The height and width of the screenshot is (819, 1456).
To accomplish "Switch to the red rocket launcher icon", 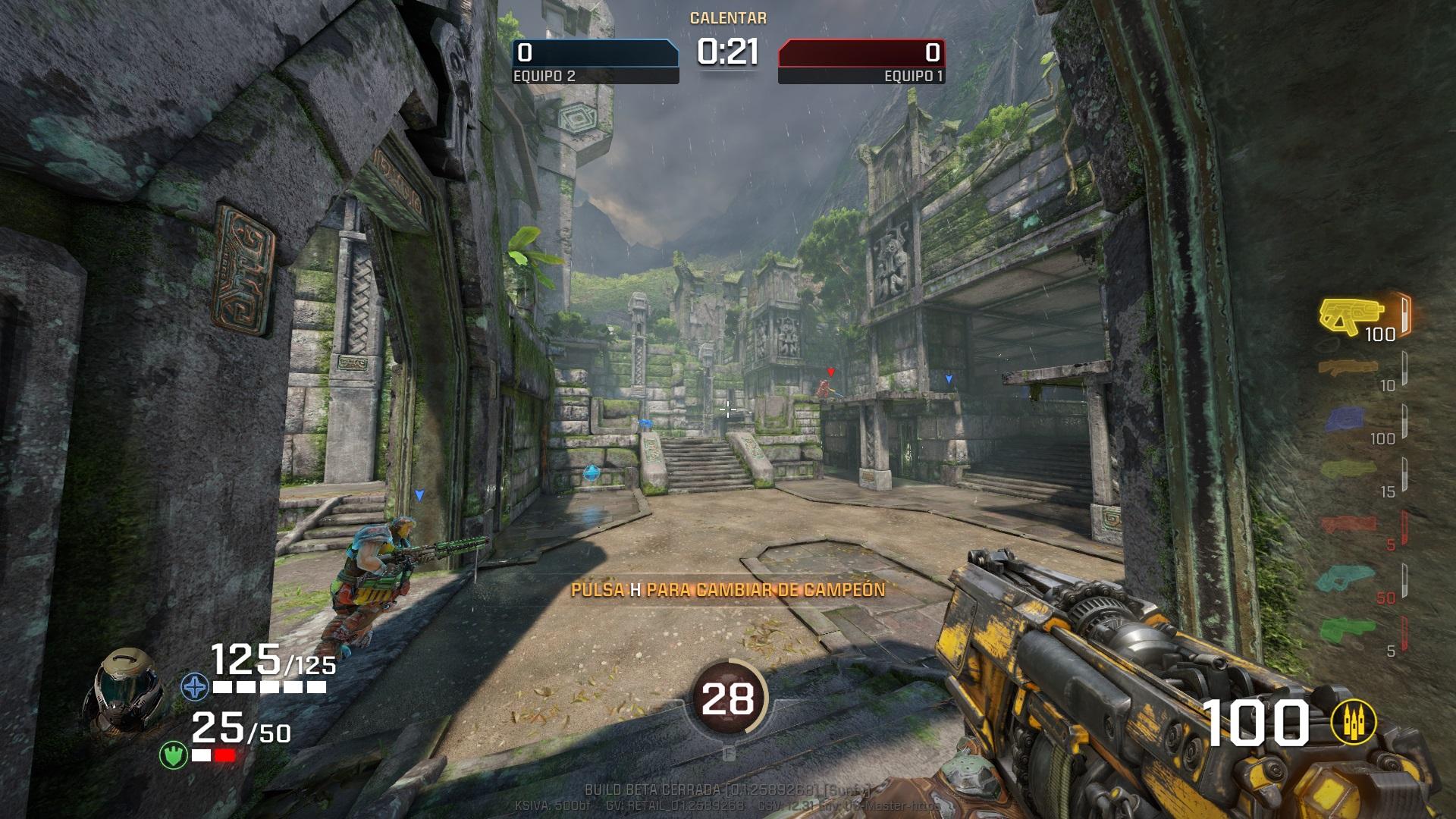I will (x=1348, y=524).
